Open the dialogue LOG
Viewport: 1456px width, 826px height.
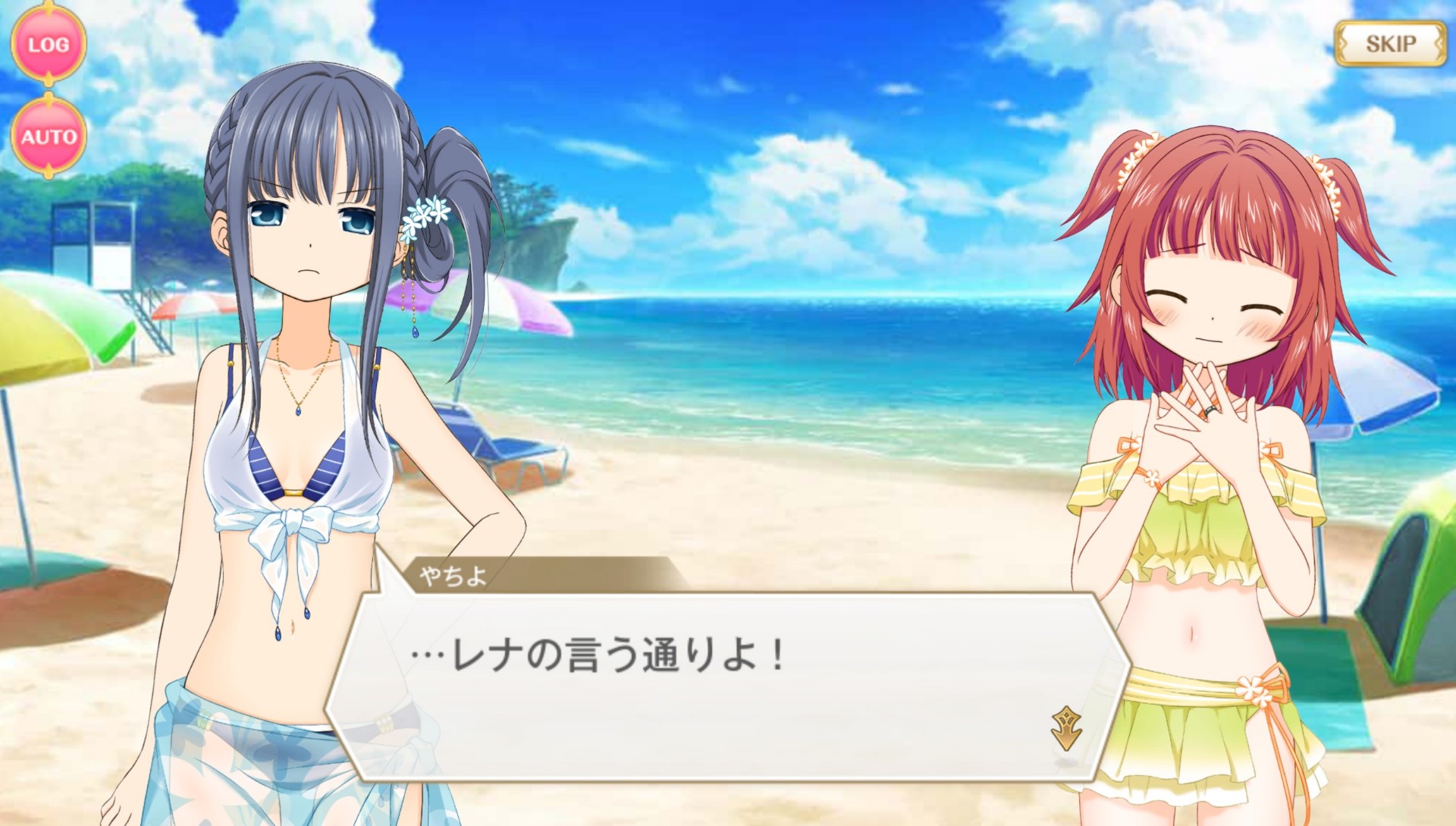coord(49,45)
